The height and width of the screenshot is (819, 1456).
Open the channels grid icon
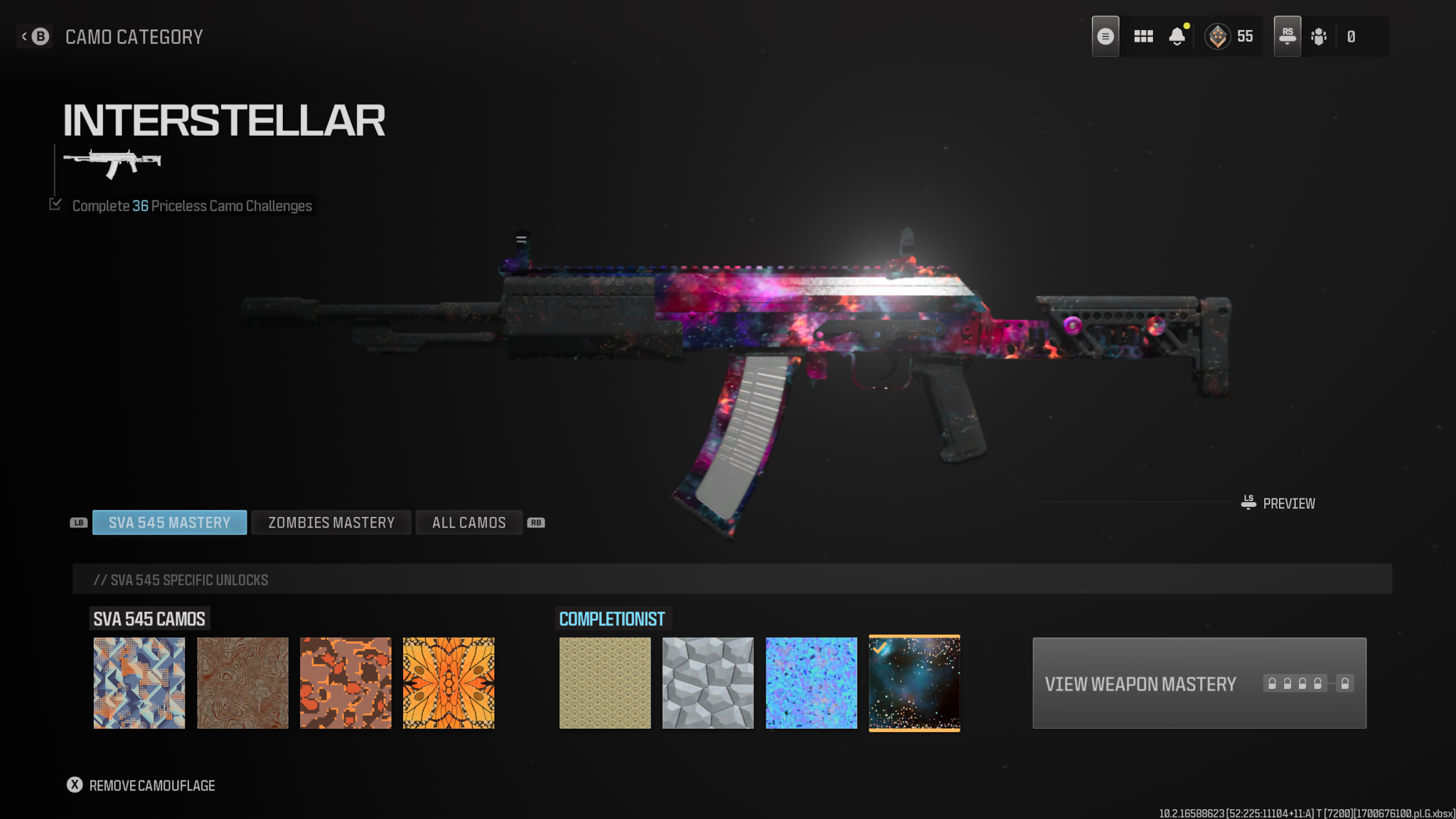[1143, 36]
